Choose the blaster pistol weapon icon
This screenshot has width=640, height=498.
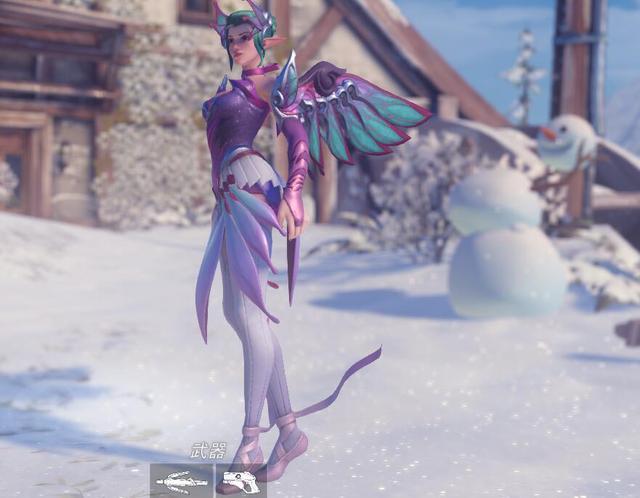[240, 481]
